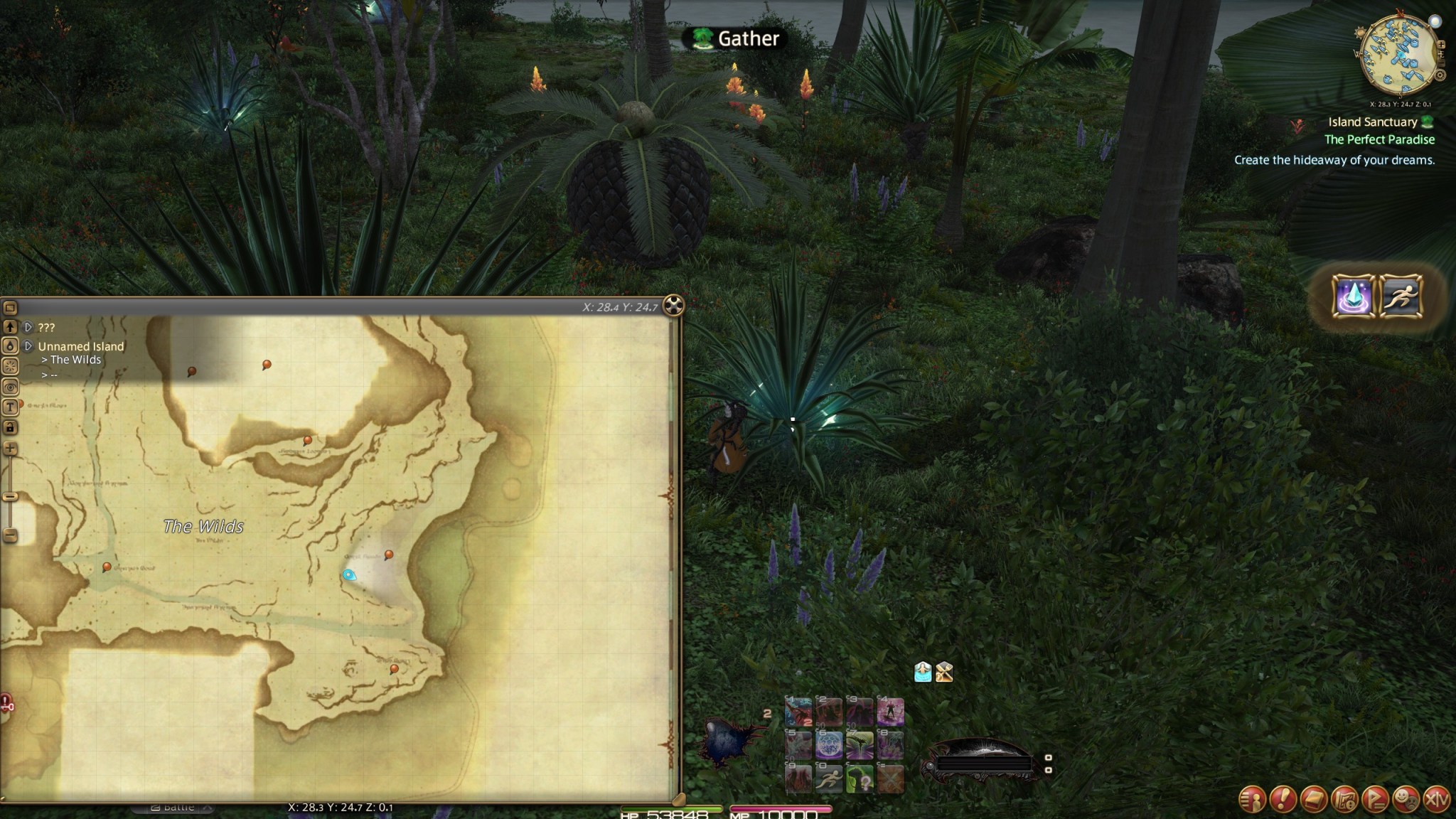Switch to the Battle chat tab
This screenshot has width=1456, height=819.
click(x=175, y=807)
